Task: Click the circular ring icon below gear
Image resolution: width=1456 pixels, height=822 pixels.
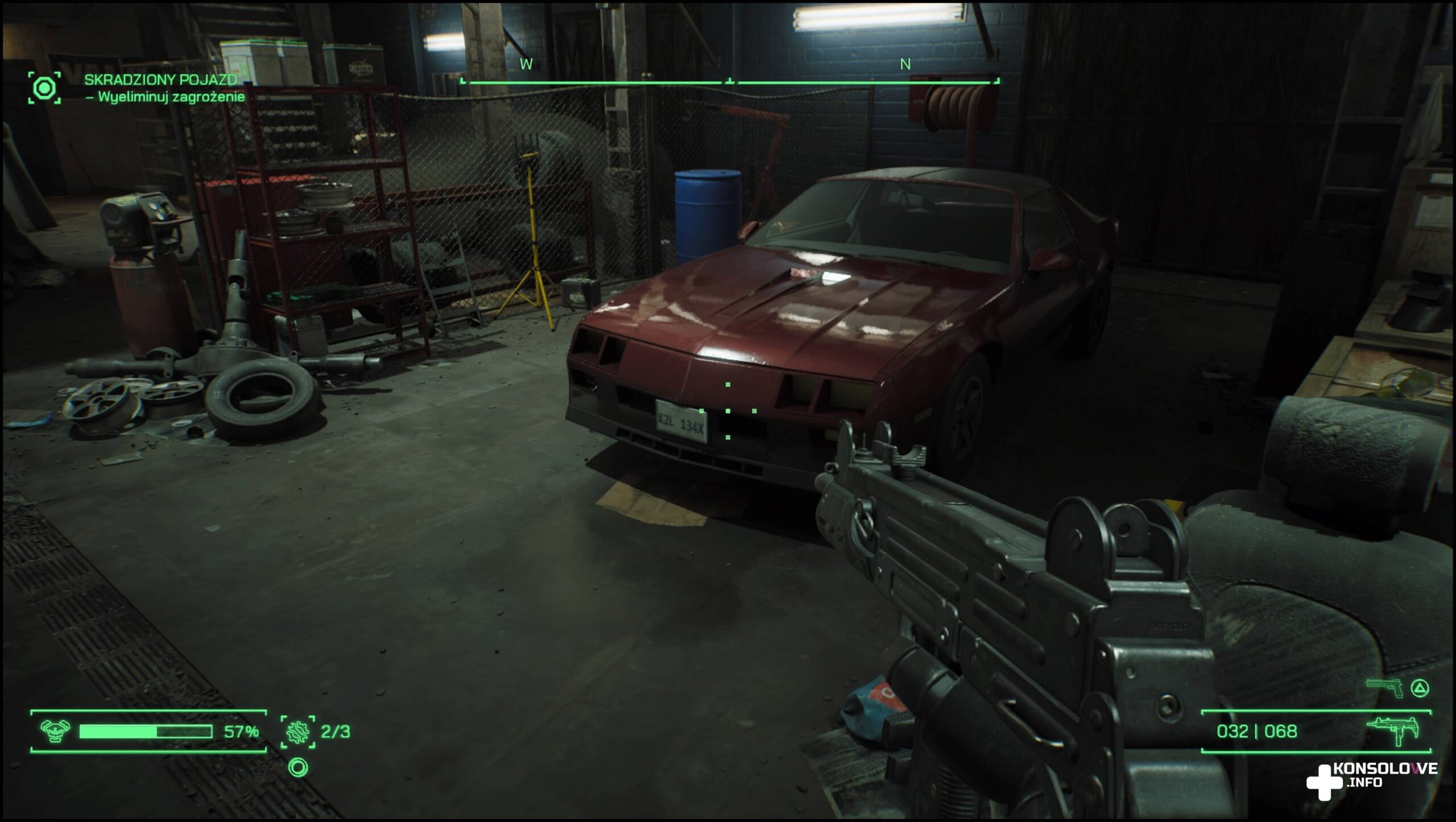Action: [298, 767]
